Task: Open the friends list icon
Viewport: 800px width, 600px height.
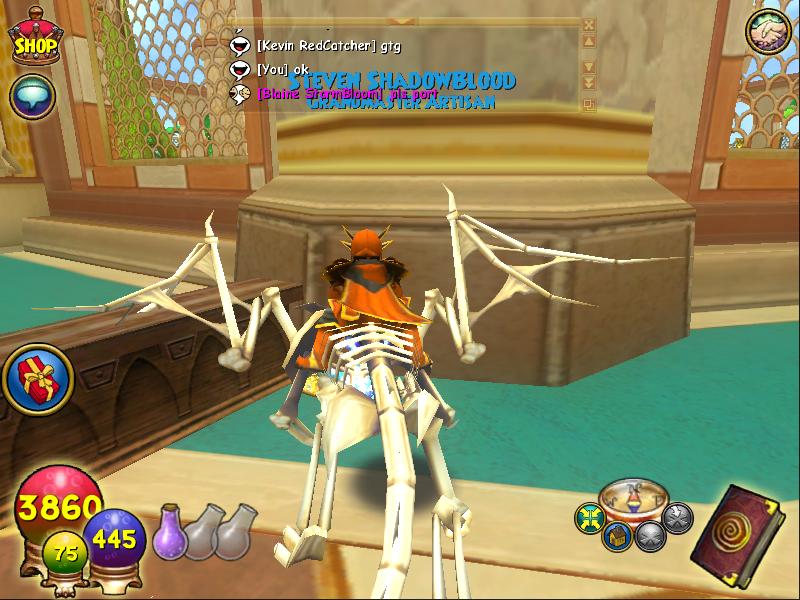Action: 768,33
